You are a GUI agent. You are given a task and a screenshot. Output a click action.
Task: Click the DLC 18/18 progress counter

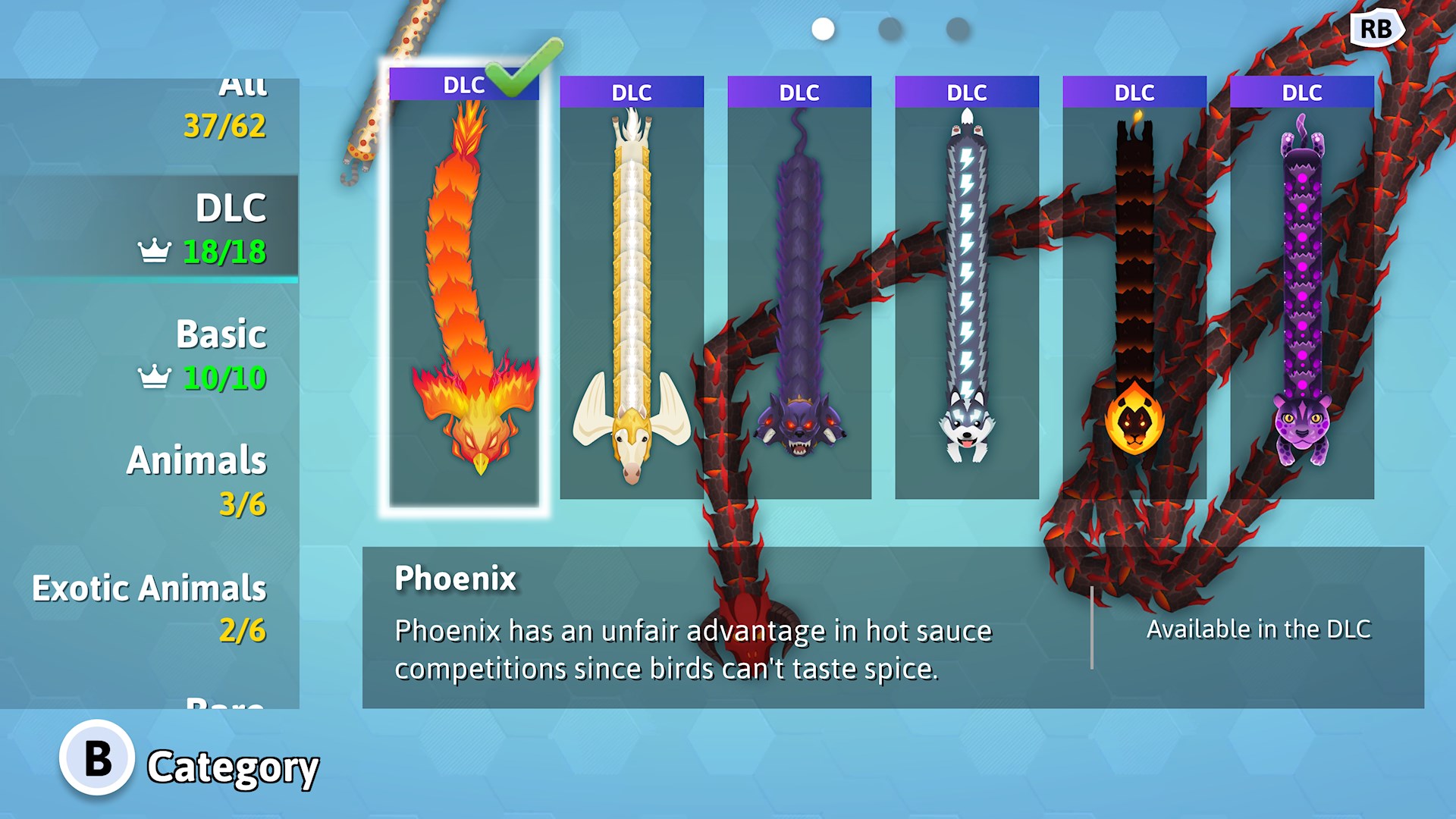[222, 246]
